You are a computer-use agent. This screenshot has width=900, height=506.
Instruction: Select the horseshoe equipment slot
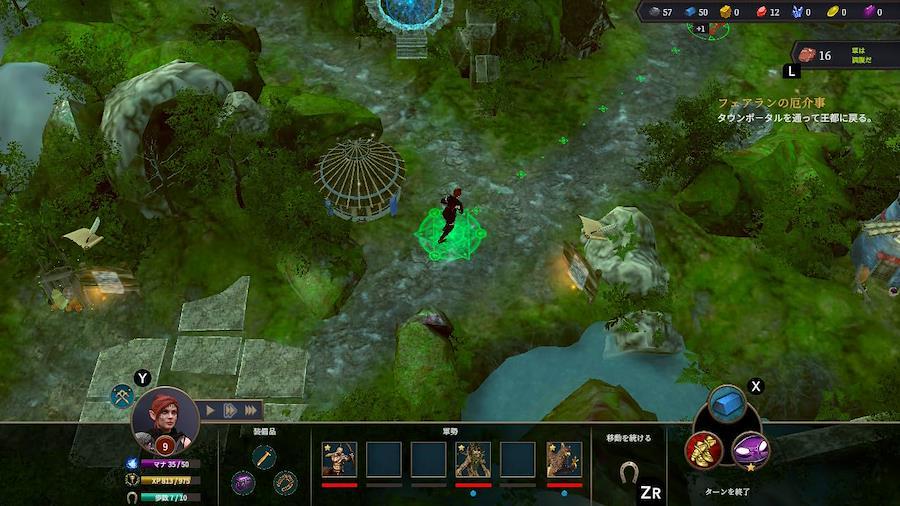click(285, 483)
